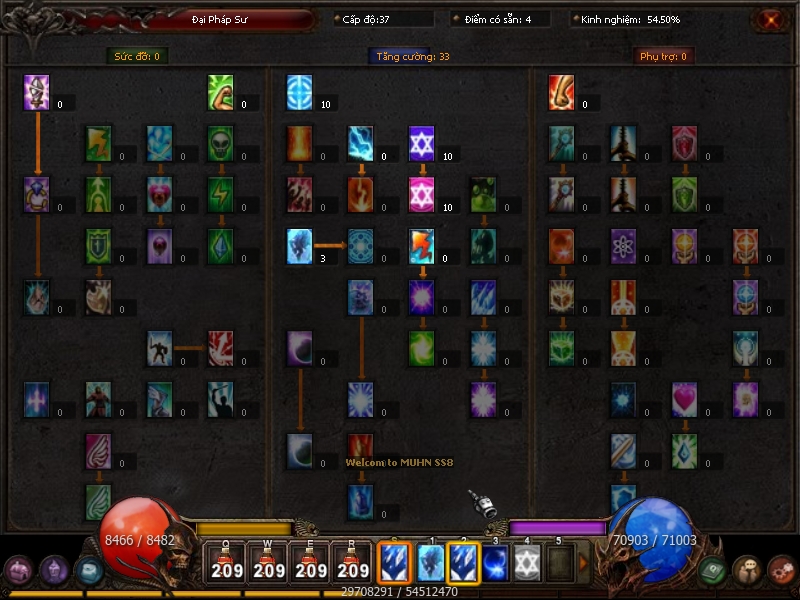Choose the red-orange lightning bolt skill
Viewport: 800px width, 600px height.
coord(422,245)
